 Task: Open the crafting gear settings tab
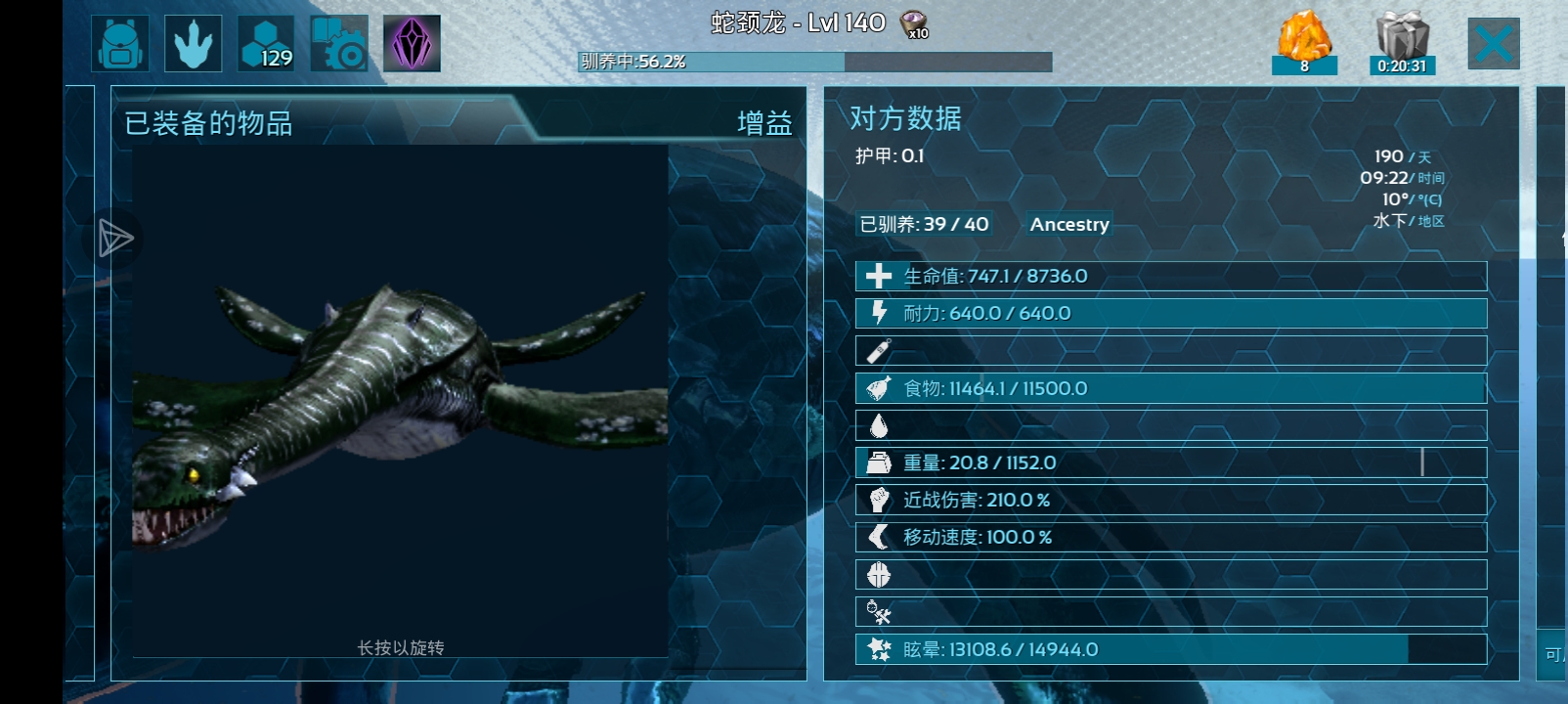click(339, 44)
